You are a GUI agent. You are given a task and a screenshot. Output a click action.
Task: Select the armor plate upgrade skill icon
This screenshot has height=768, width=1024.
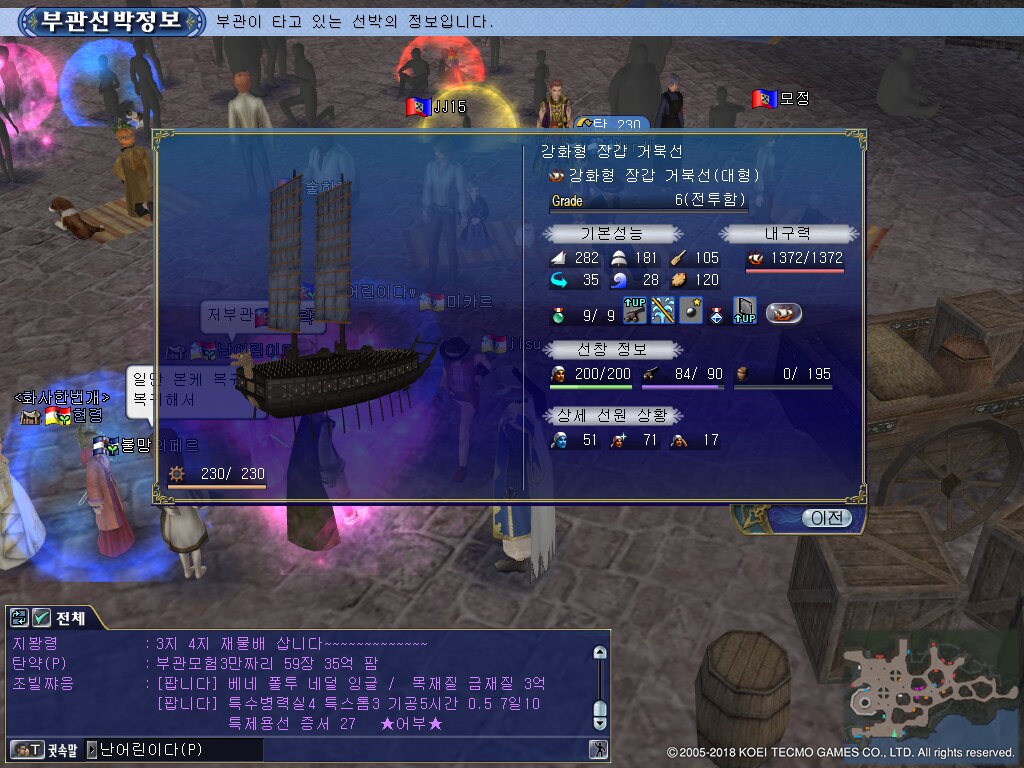click(744, 312)
